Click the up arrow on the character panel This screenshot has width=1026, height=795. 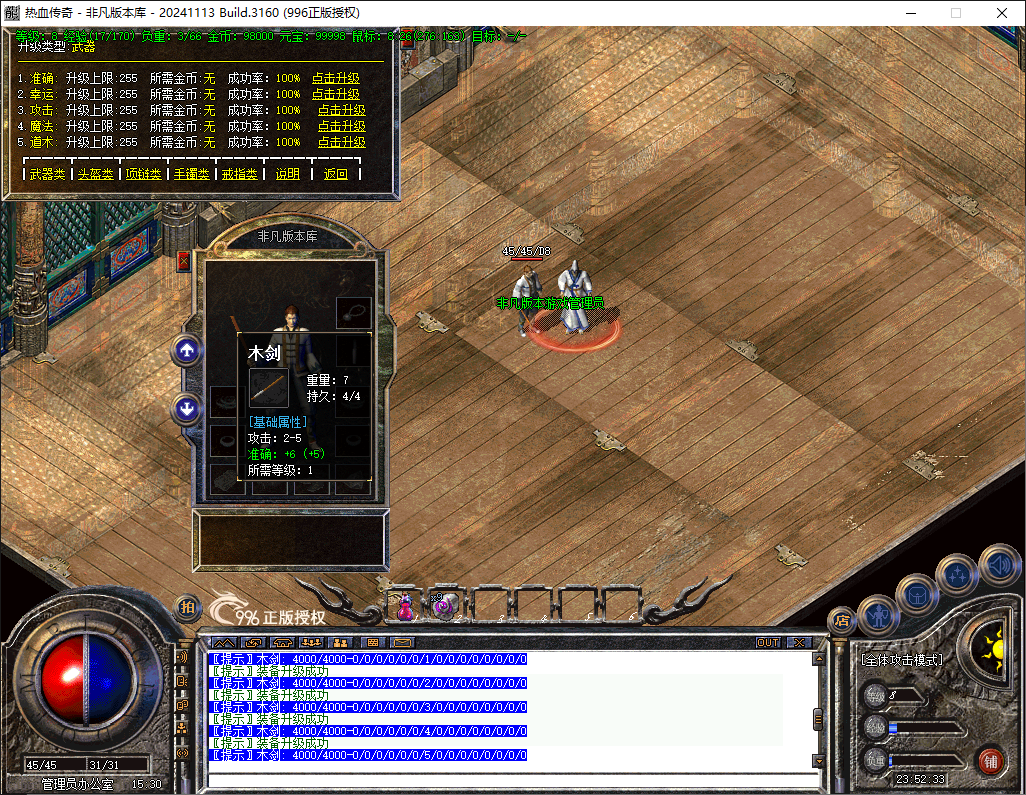(187, 350)
